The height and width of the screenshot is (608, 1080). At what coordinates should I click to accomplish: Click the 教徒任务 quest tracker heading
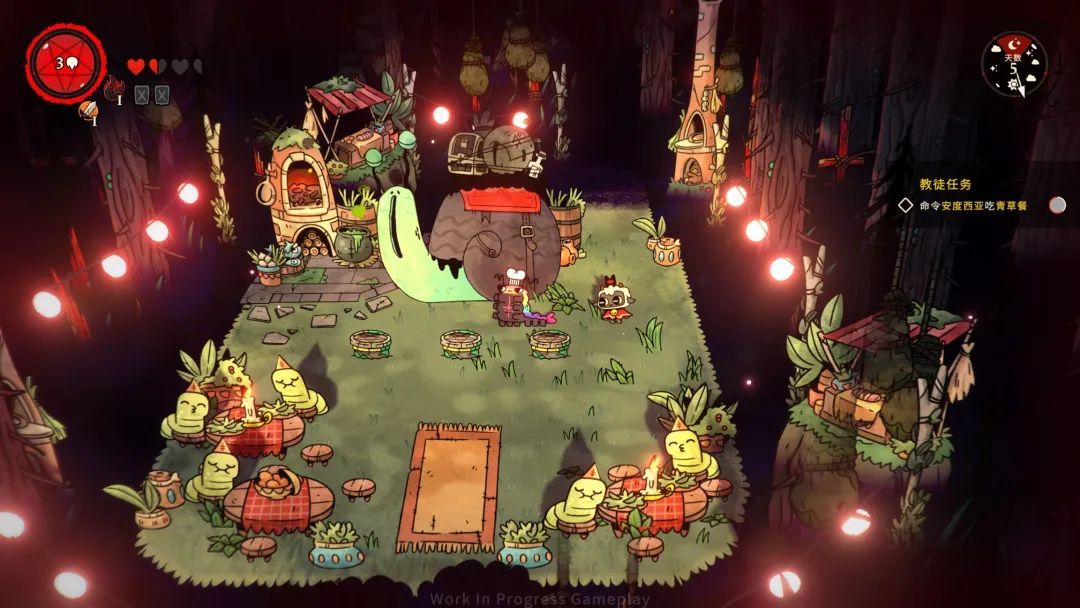(x=945, y=184)
